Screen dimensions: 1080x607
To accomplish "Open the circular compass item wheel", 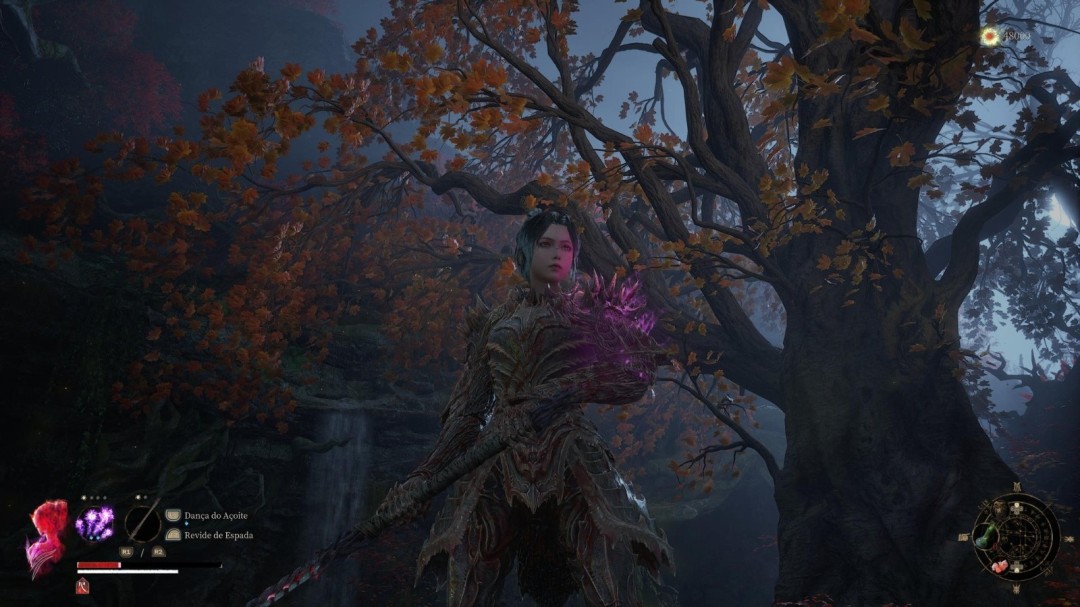I will 1016,537.
